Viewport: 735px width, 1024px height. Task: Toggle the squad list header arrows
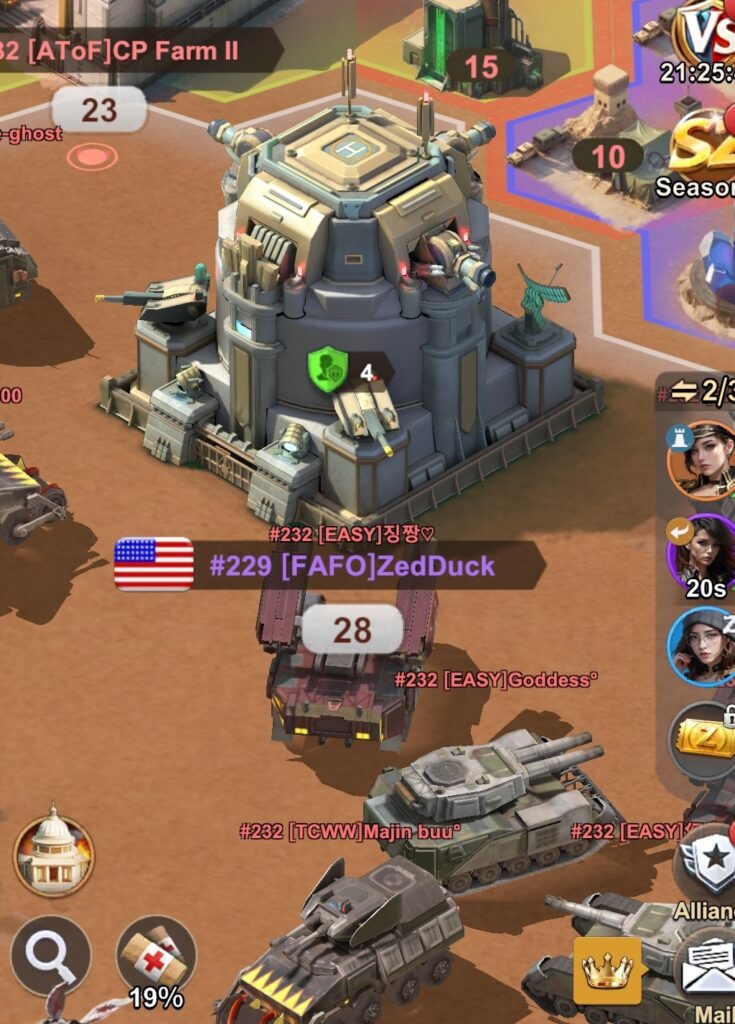[685, 392]
